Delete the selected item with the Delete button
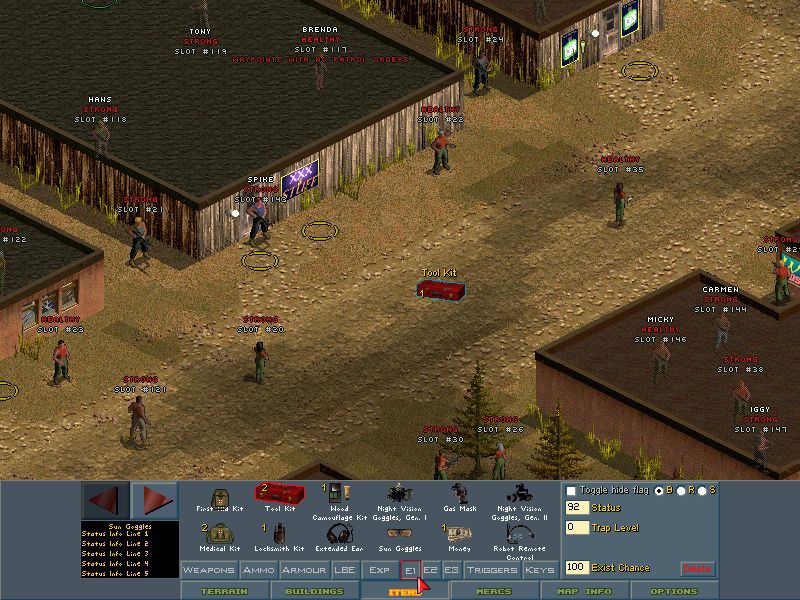800x600 pixels. (x=698, y=568)
